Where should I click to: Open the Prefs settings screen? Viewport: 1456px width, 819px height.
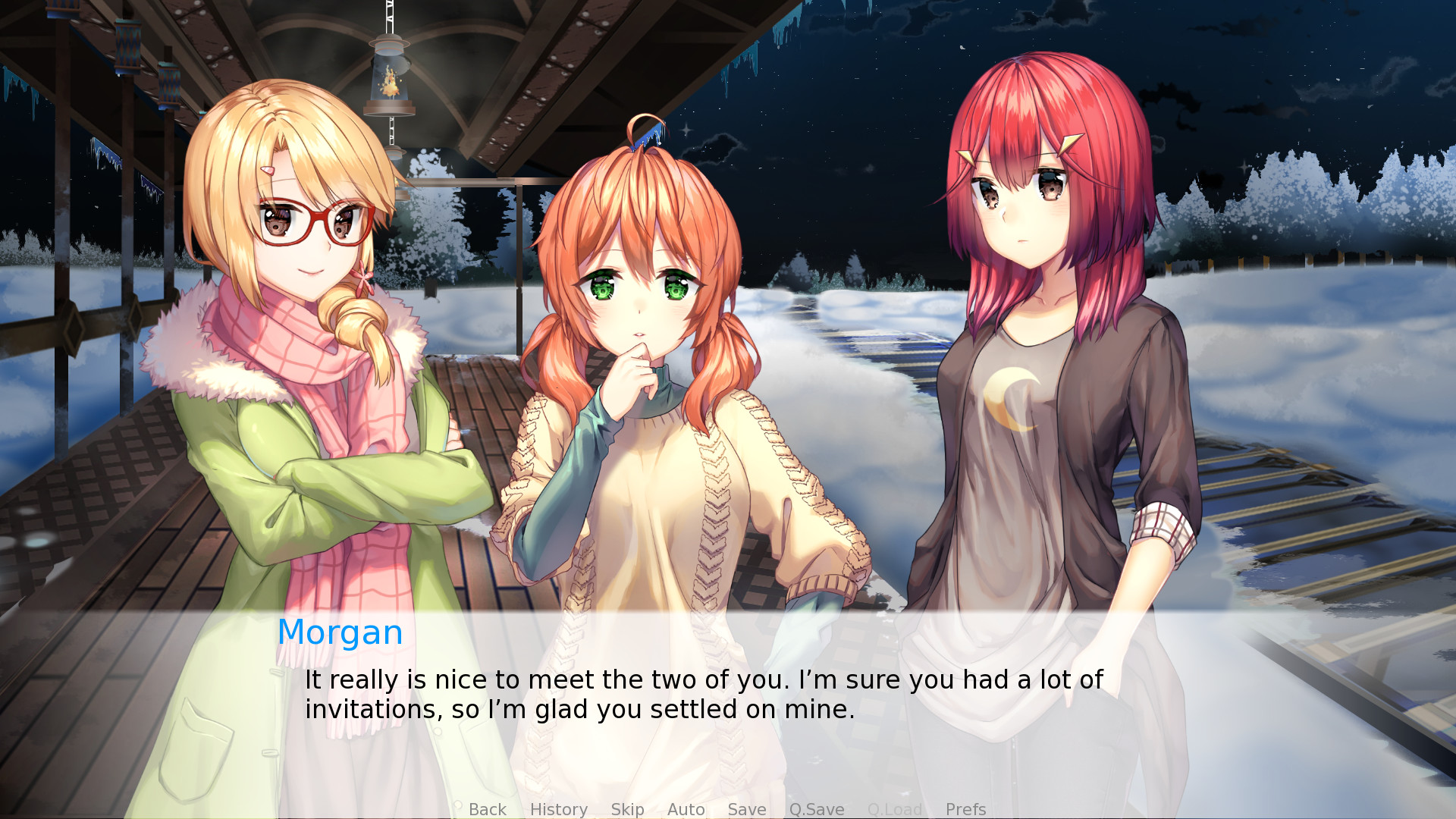pyautogui.click(x=965, y=809)
